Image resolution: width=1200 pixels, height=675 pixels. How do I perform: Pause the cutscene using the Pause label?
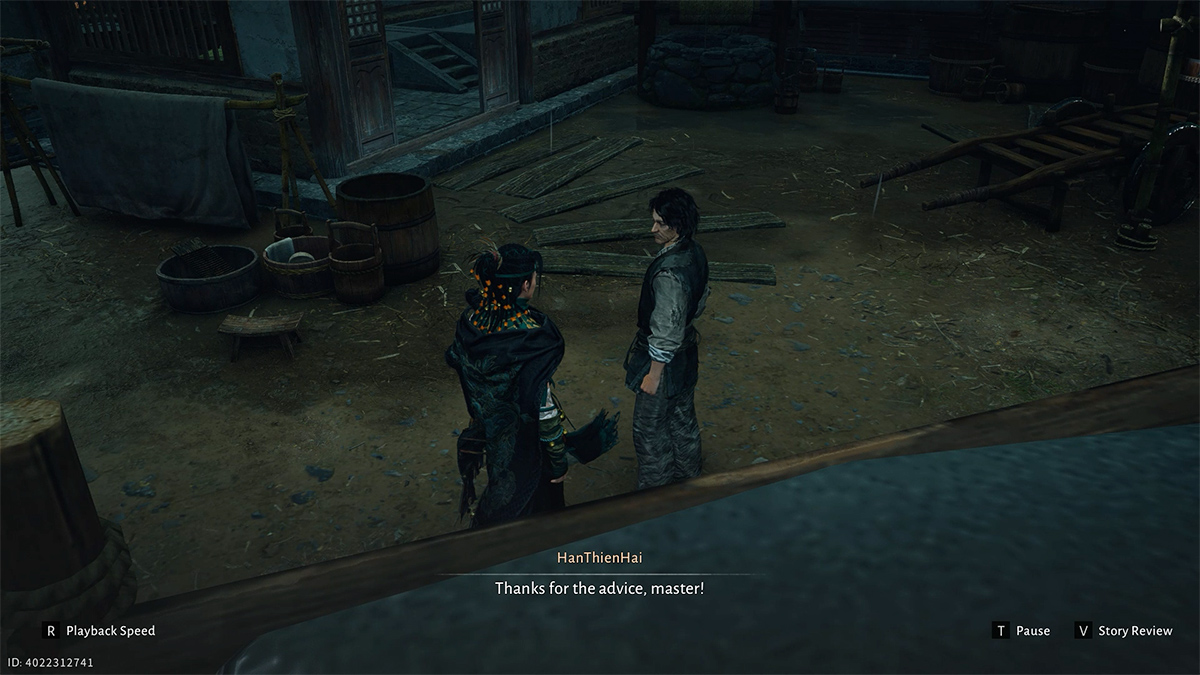[1032, 631]
